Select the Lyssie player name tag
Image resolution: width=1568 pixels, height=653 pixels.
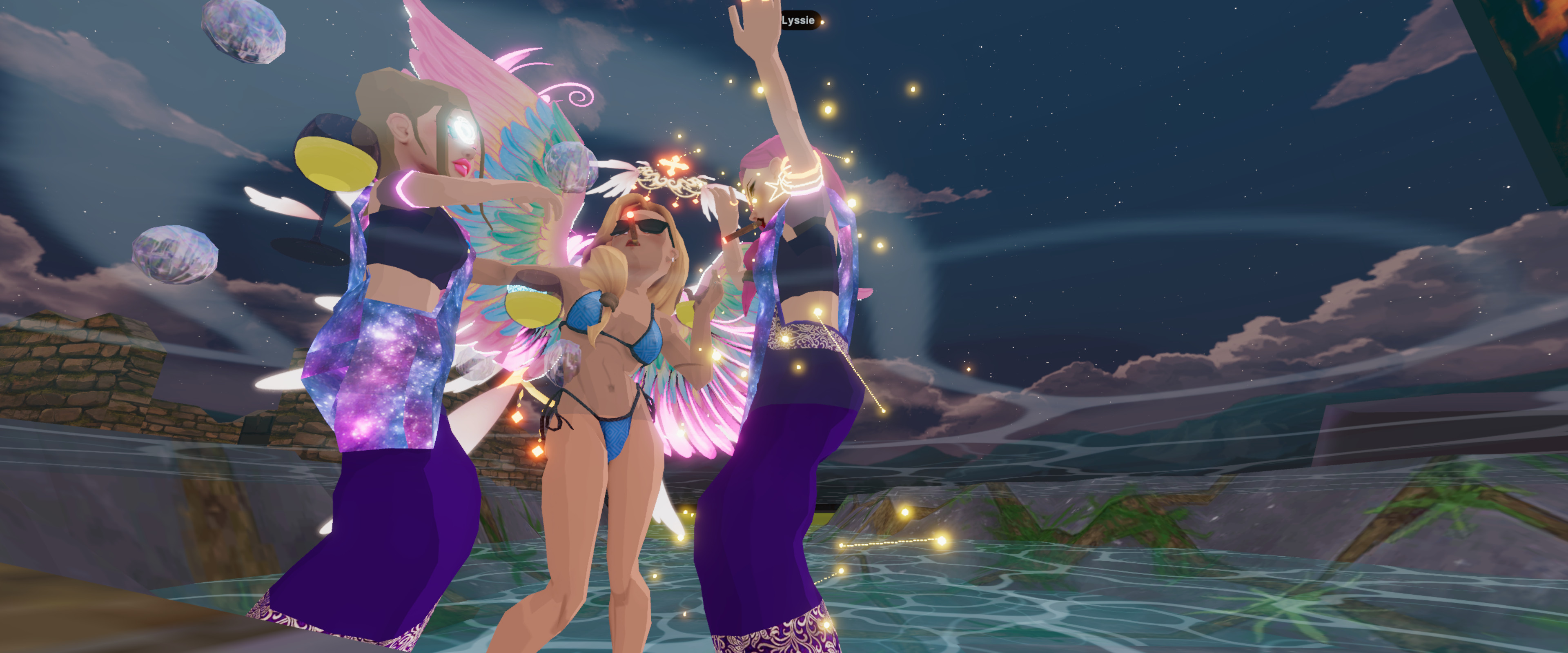(x=799, y=21)
